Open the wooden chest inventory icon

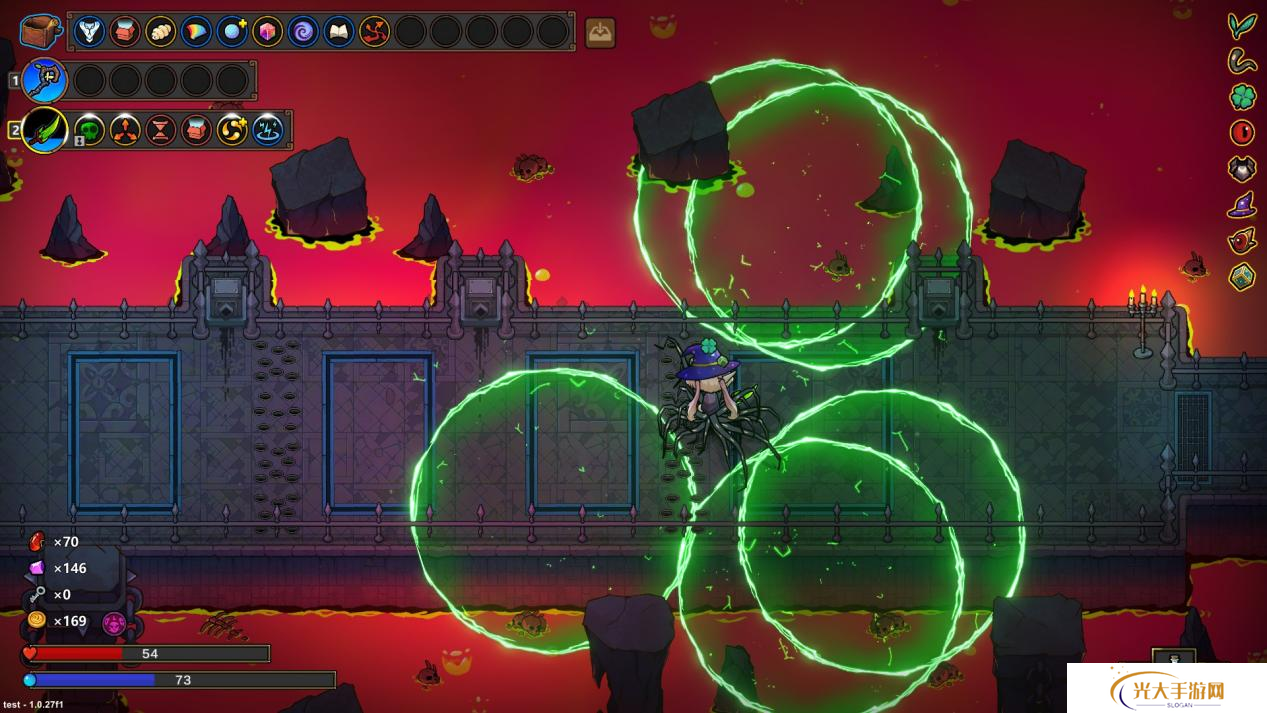(x=40, y=31)
